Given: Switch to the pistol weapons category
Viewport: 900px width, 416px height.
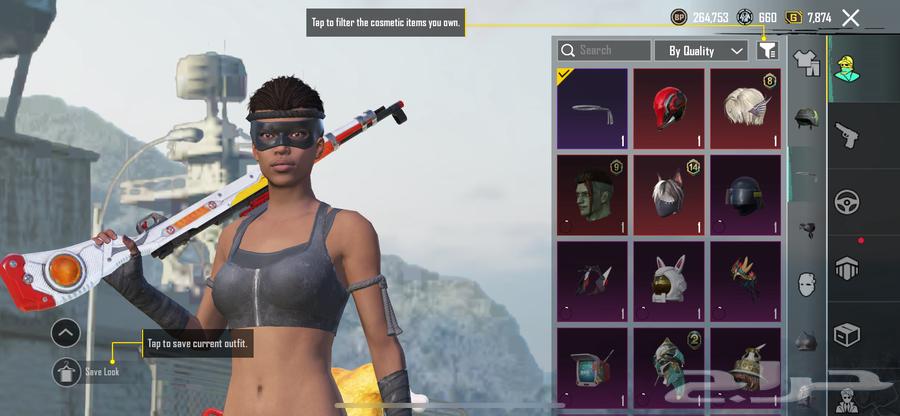Looking at the screenshot, I should 847,135.
